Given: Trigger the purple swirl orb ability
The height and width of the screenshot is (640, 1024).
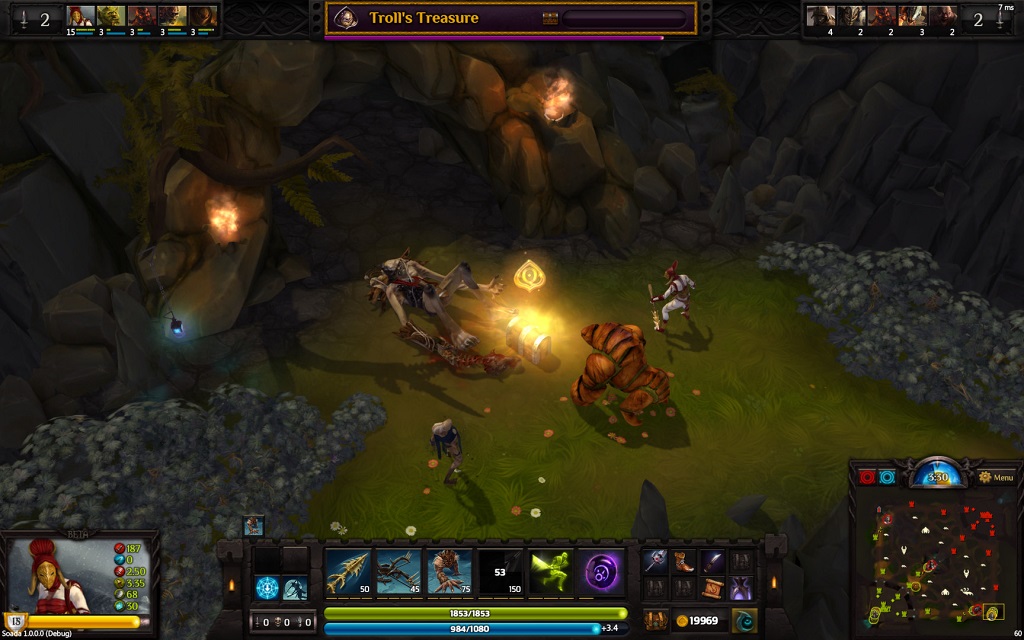Looking at the screenshot, I should tap(603, 572).
